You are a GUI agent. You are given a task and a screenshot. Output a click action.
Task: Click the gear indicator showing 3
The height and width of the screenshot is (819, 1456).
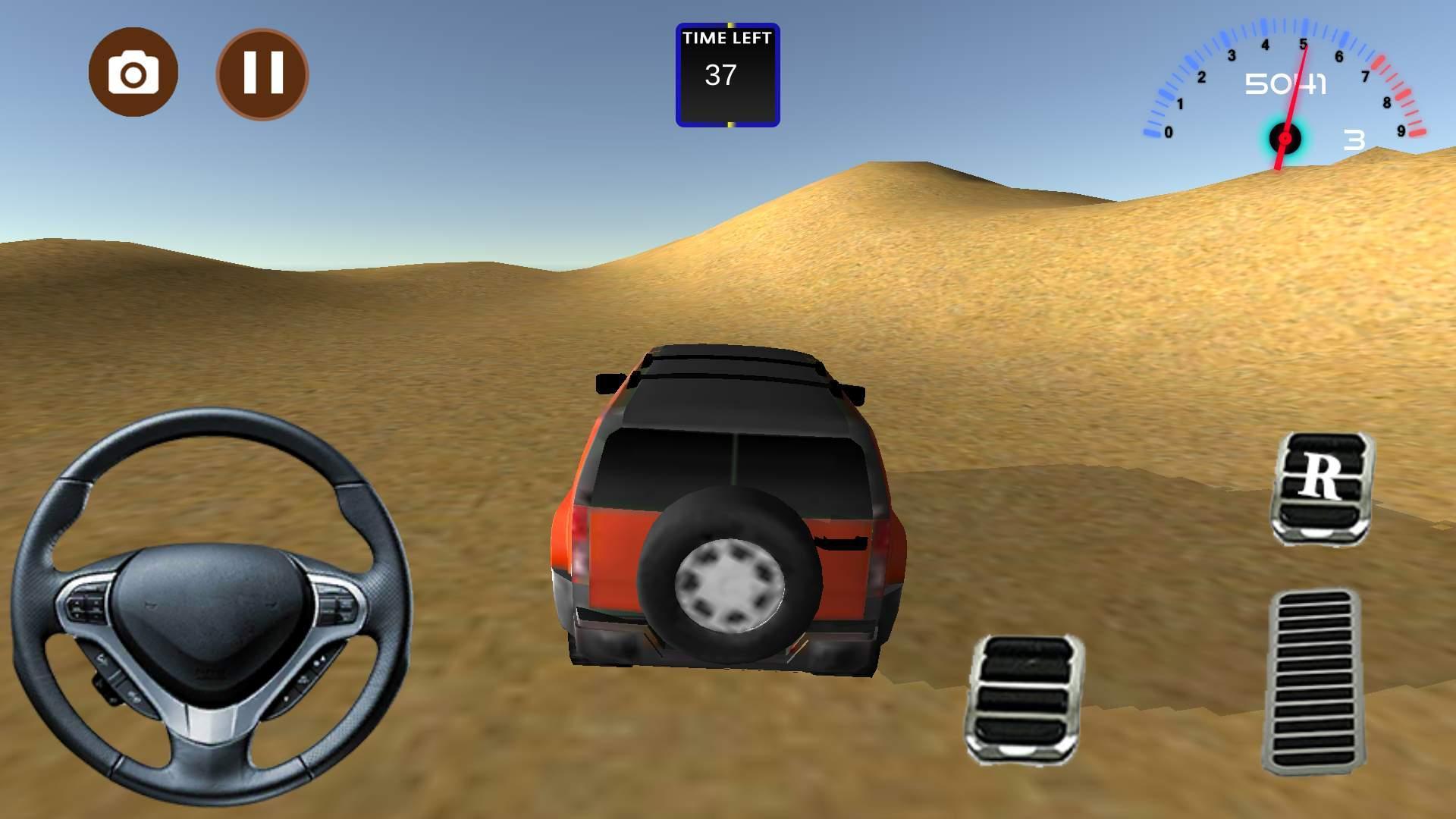(x=1354, y=140)
